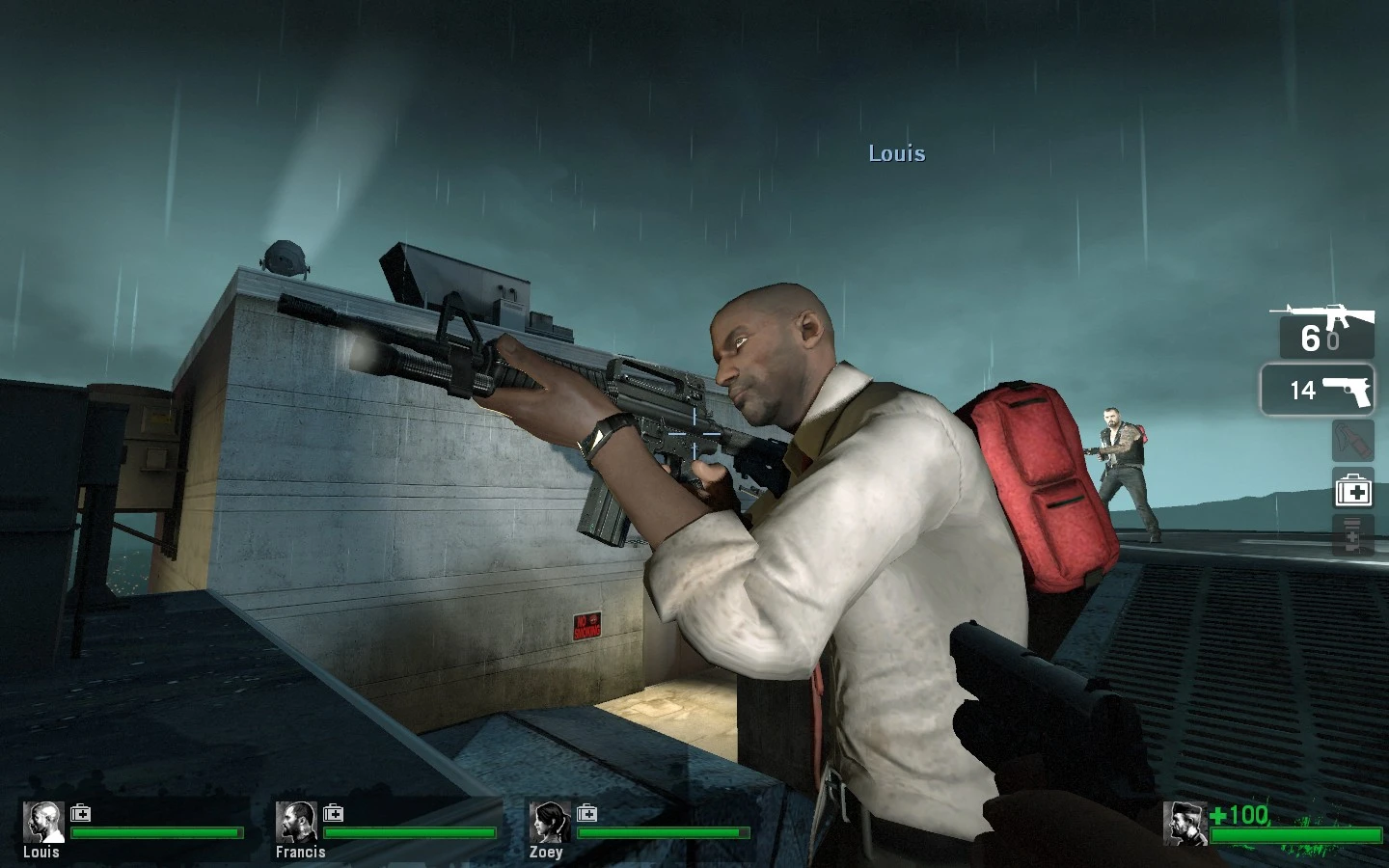Click the medkit icon beside Zoey's portrait

point(586,813)
